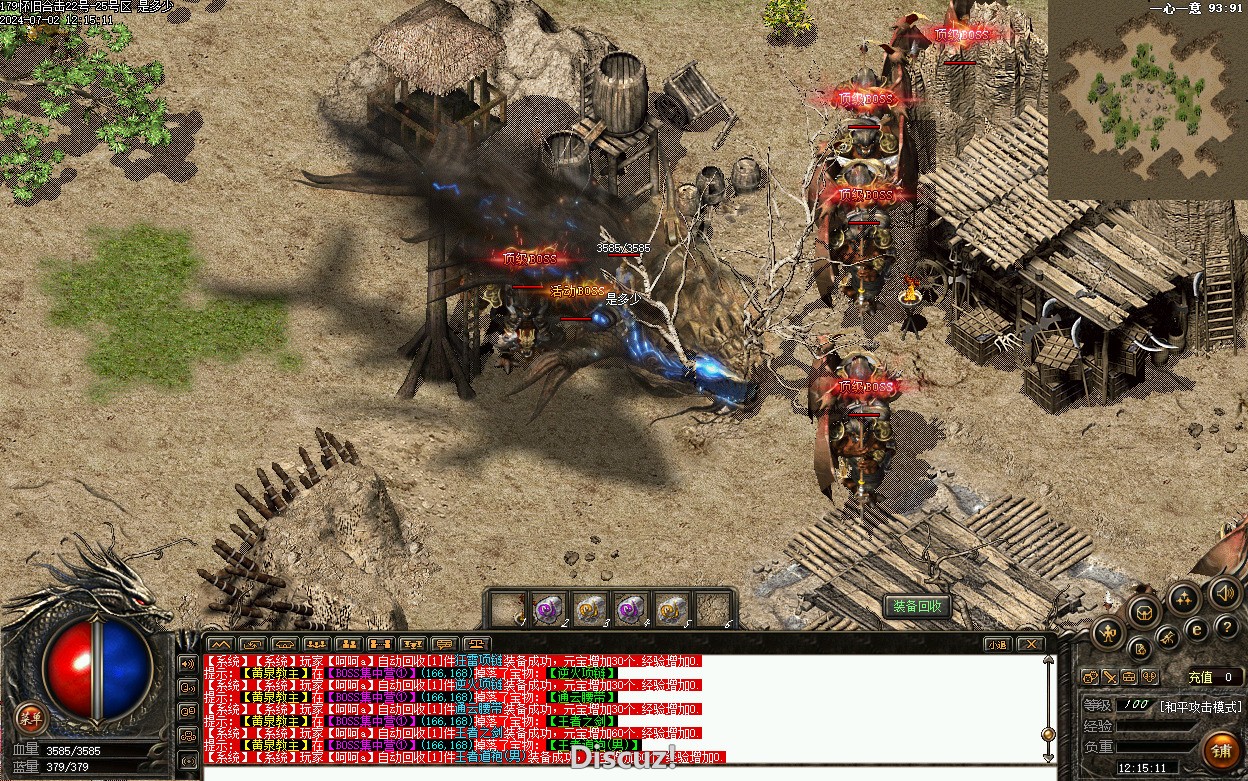Open the round 菜单 menu button
The width and height of the screenshot is (1248, 781).
[32, 716]
